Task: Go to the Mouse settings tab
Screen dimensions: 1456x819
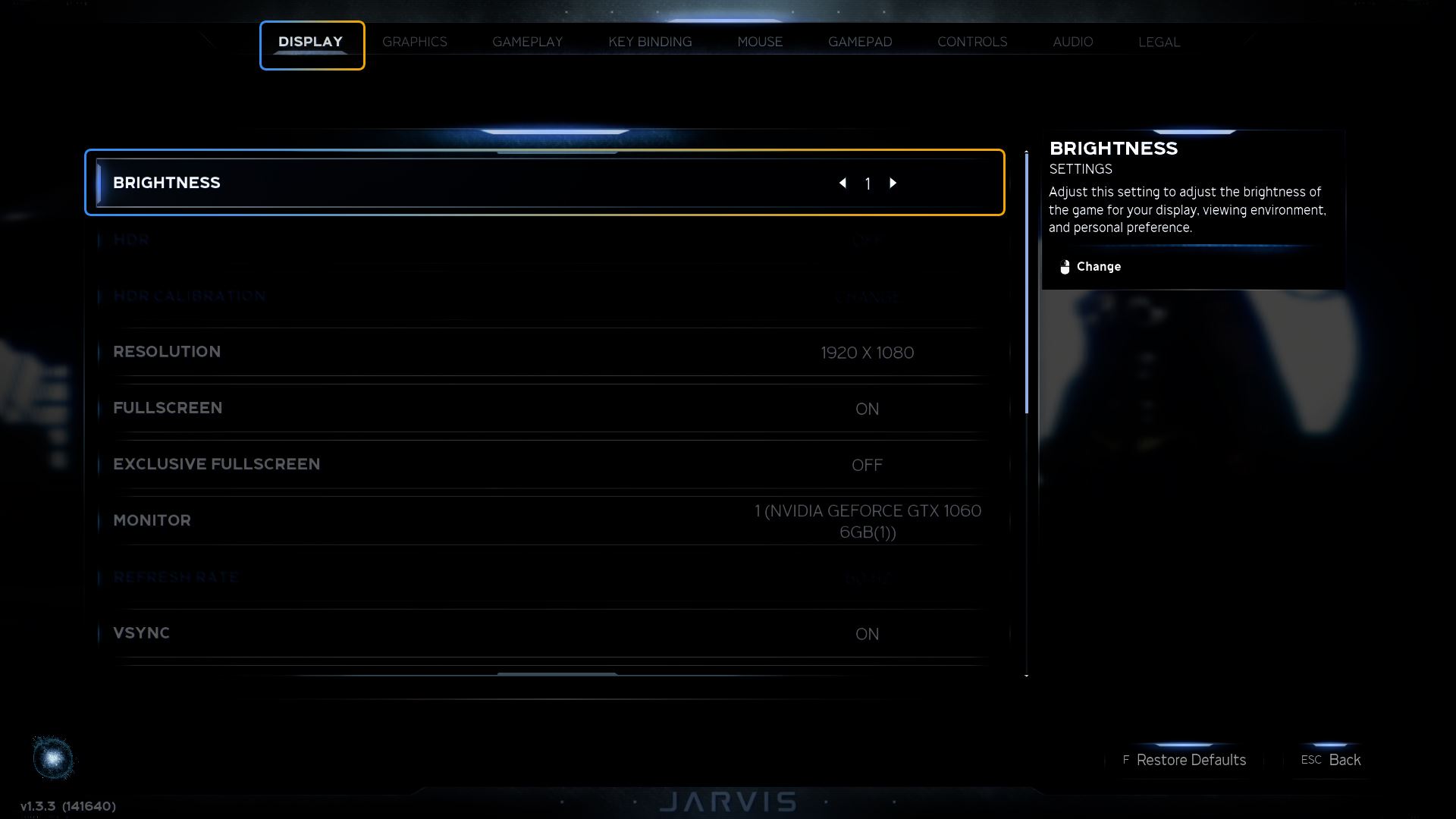Action: (x=759, y=42)
